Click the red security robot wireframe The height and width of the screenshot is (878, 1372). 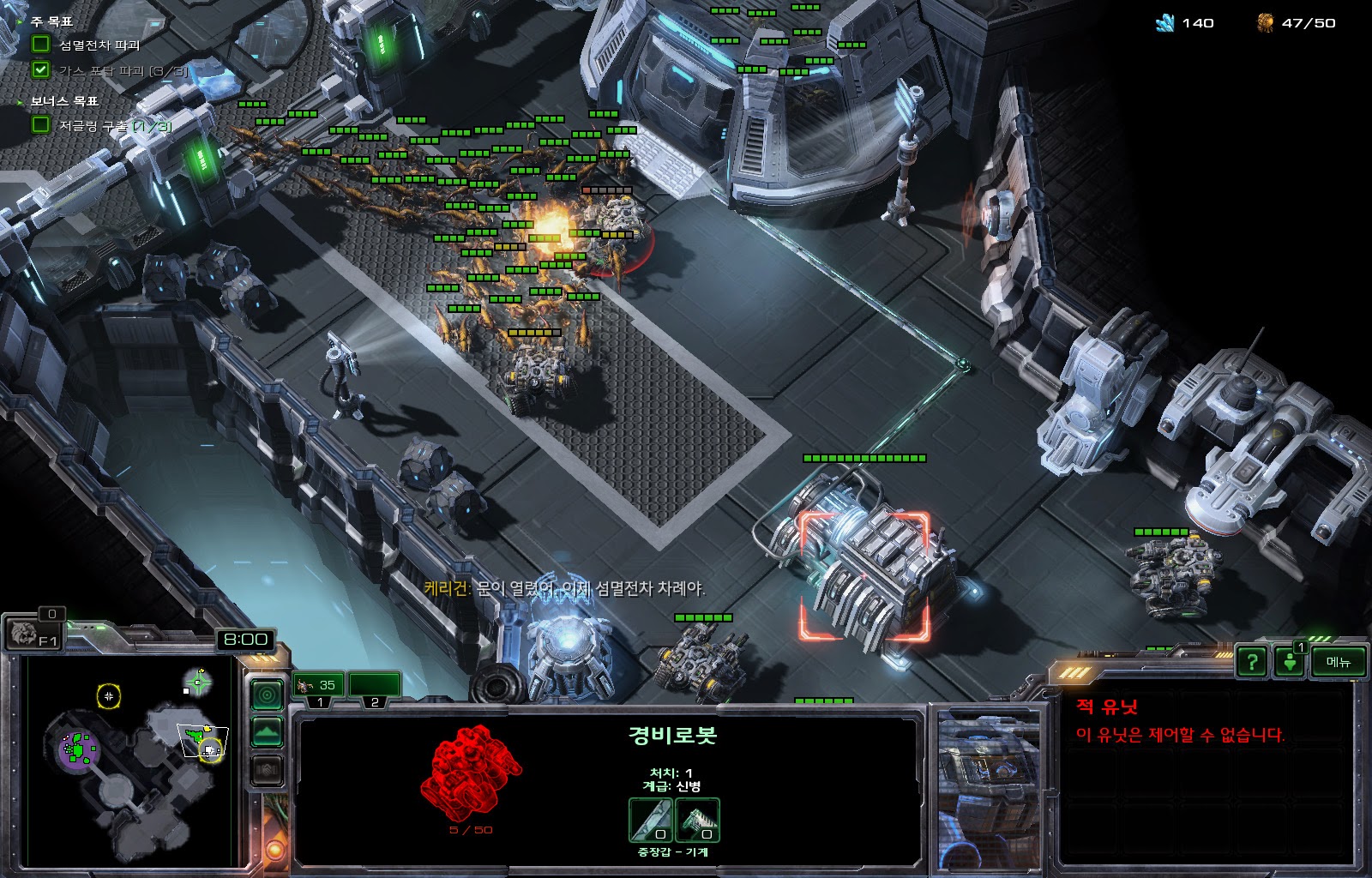coord(471,771)
